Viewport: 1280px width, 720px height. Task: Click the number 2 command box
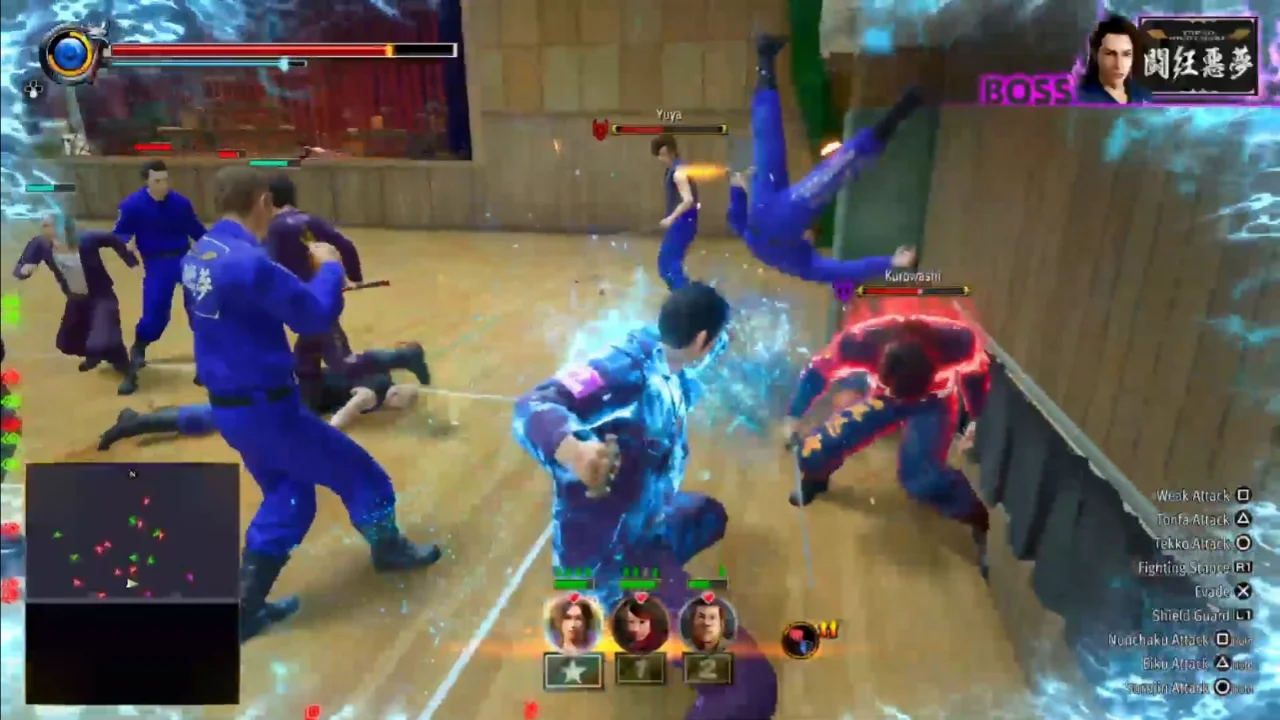coord(706,668)
